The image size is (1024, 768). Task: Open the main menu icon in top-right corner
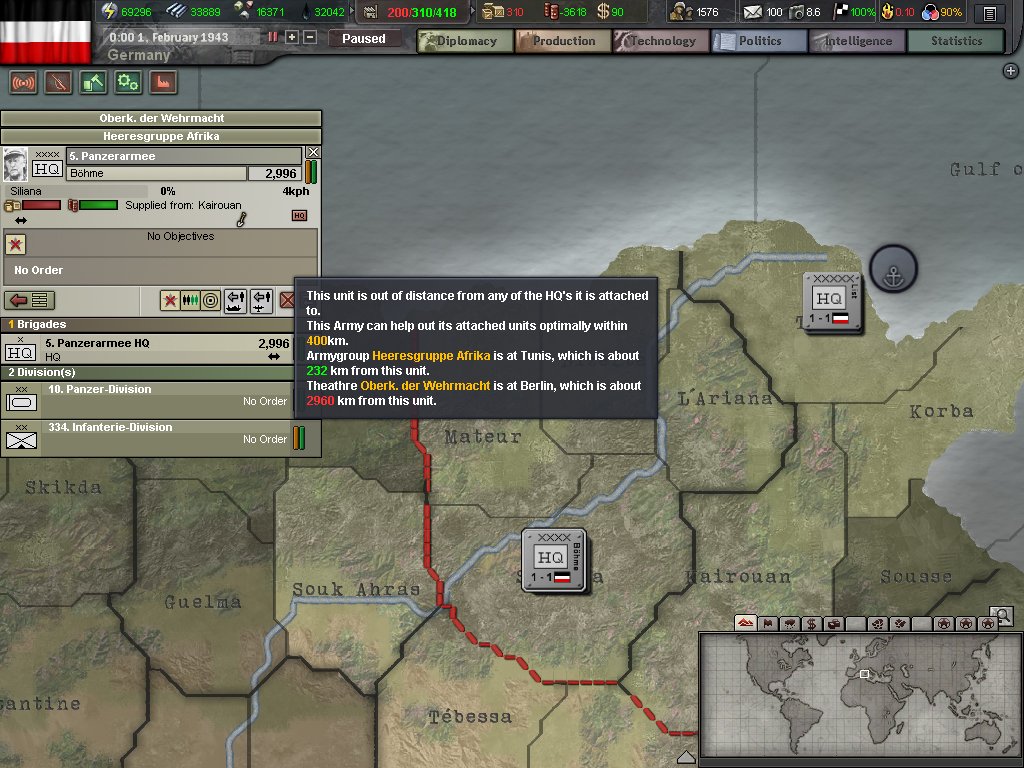(989, 13)
